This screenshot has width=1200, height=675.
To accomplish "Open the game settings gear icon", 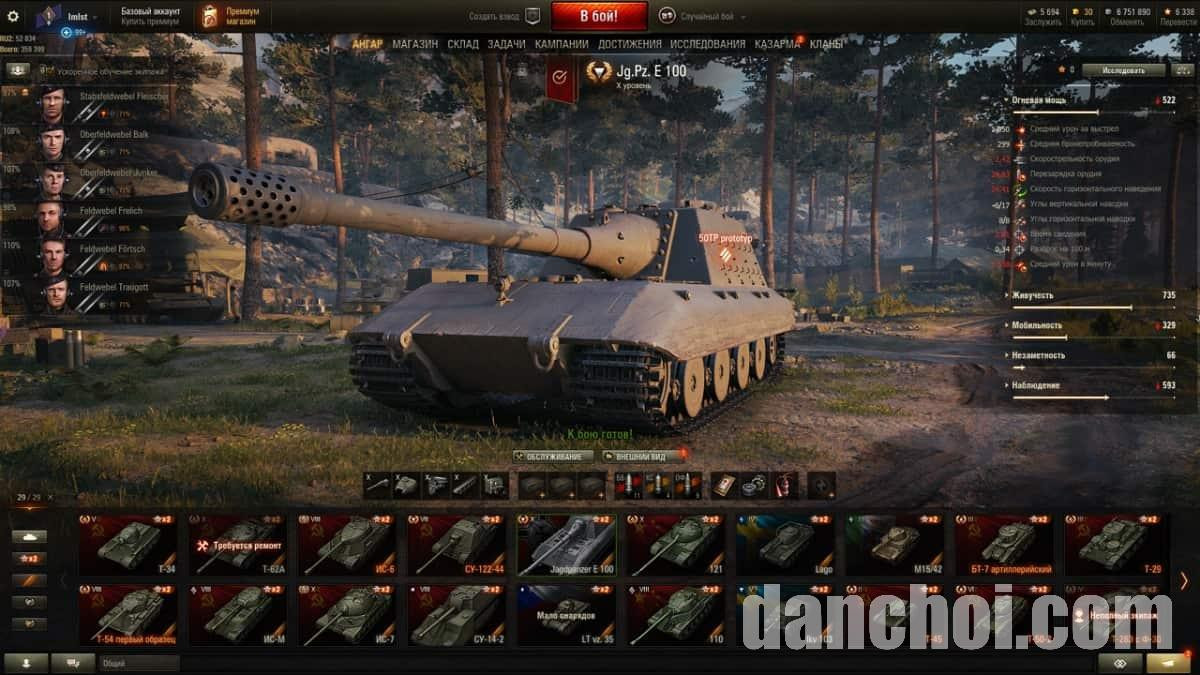I will (x=13, y=16).
